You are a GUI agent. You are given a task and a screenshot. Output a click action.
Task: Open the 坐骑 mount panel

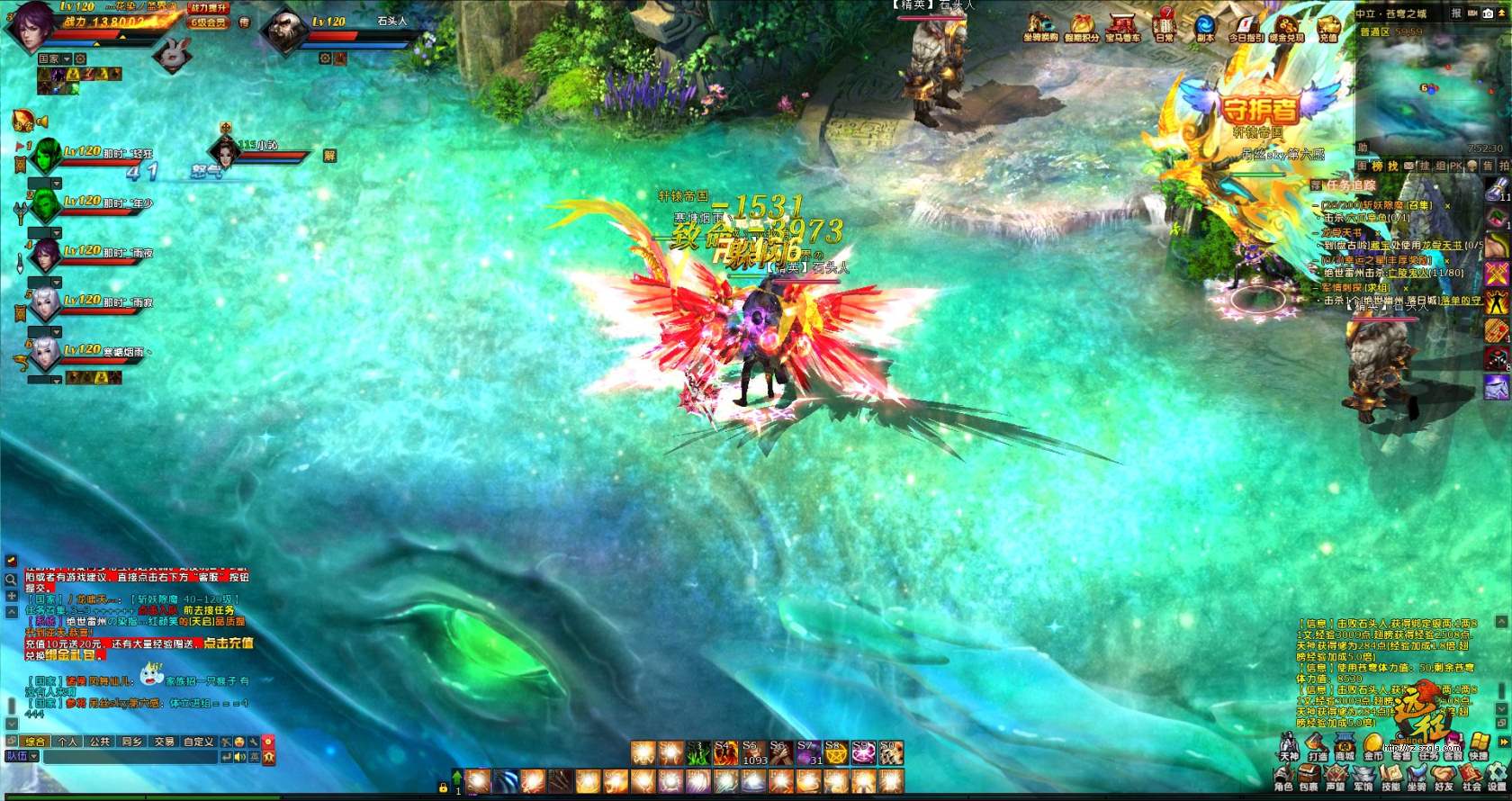point(1417,778)
